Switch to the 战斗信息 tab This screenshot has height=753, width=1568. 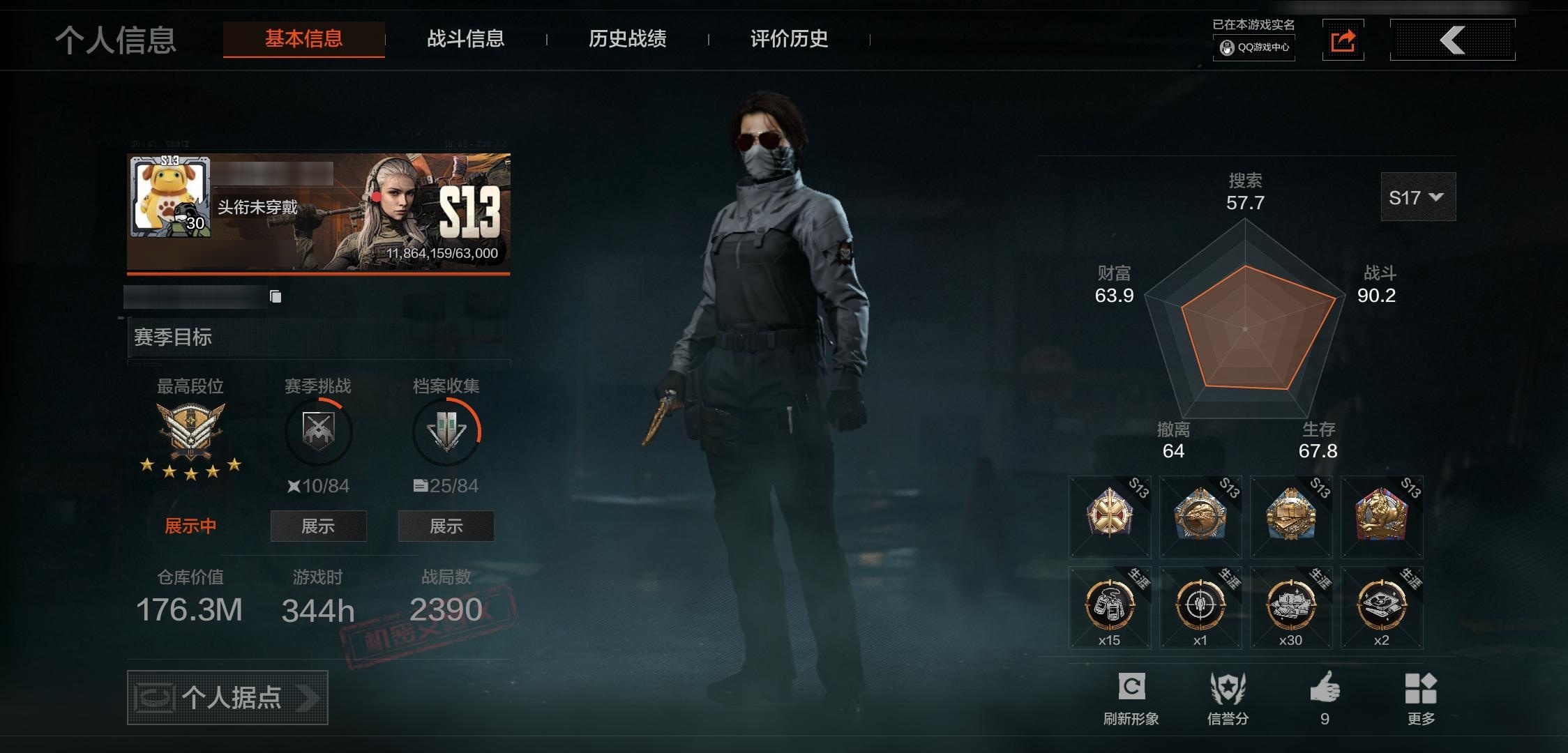(466, 39)
